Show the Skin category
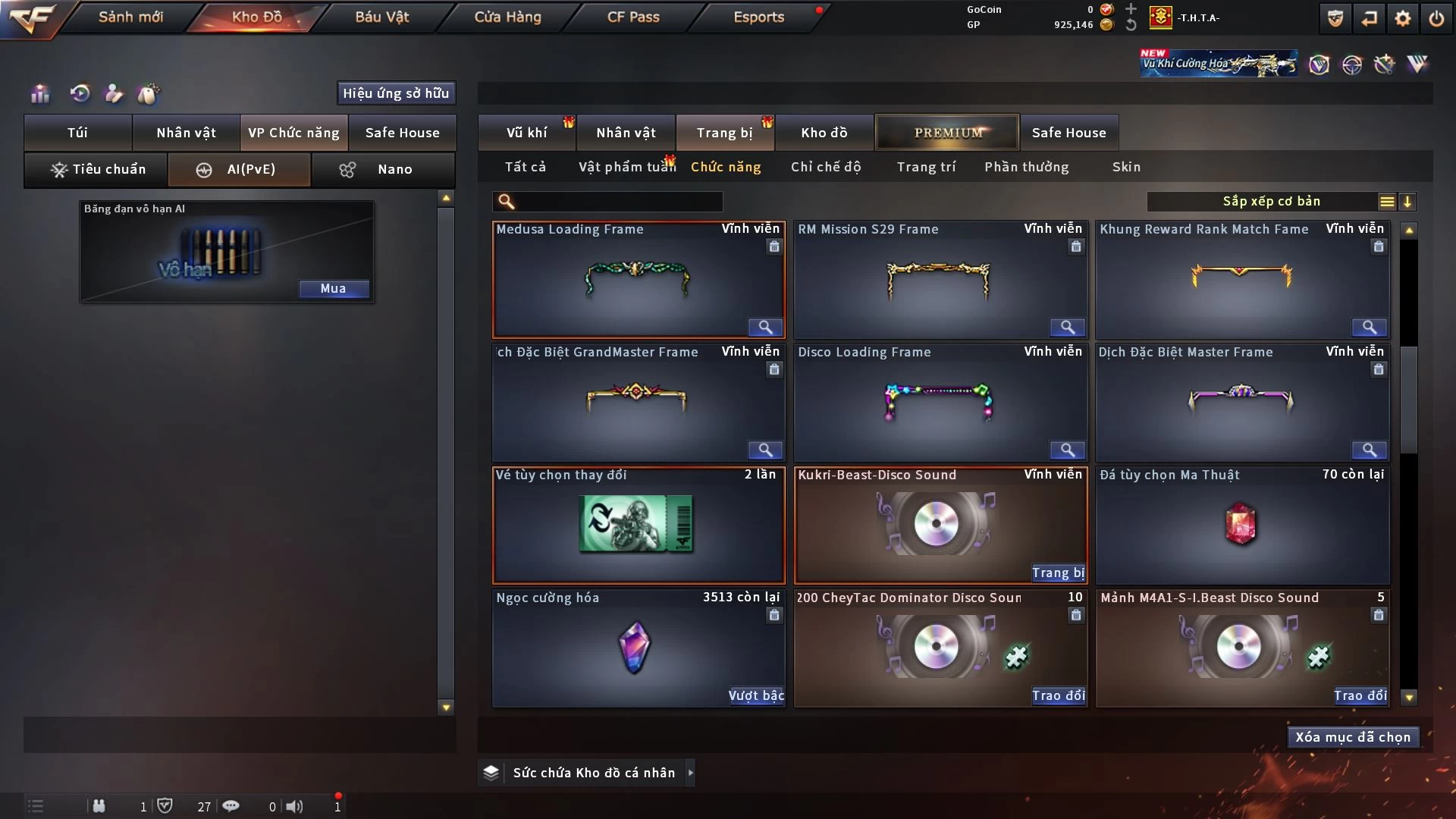This screenshot has width=1456, height=819. [x=1126, y=167]
